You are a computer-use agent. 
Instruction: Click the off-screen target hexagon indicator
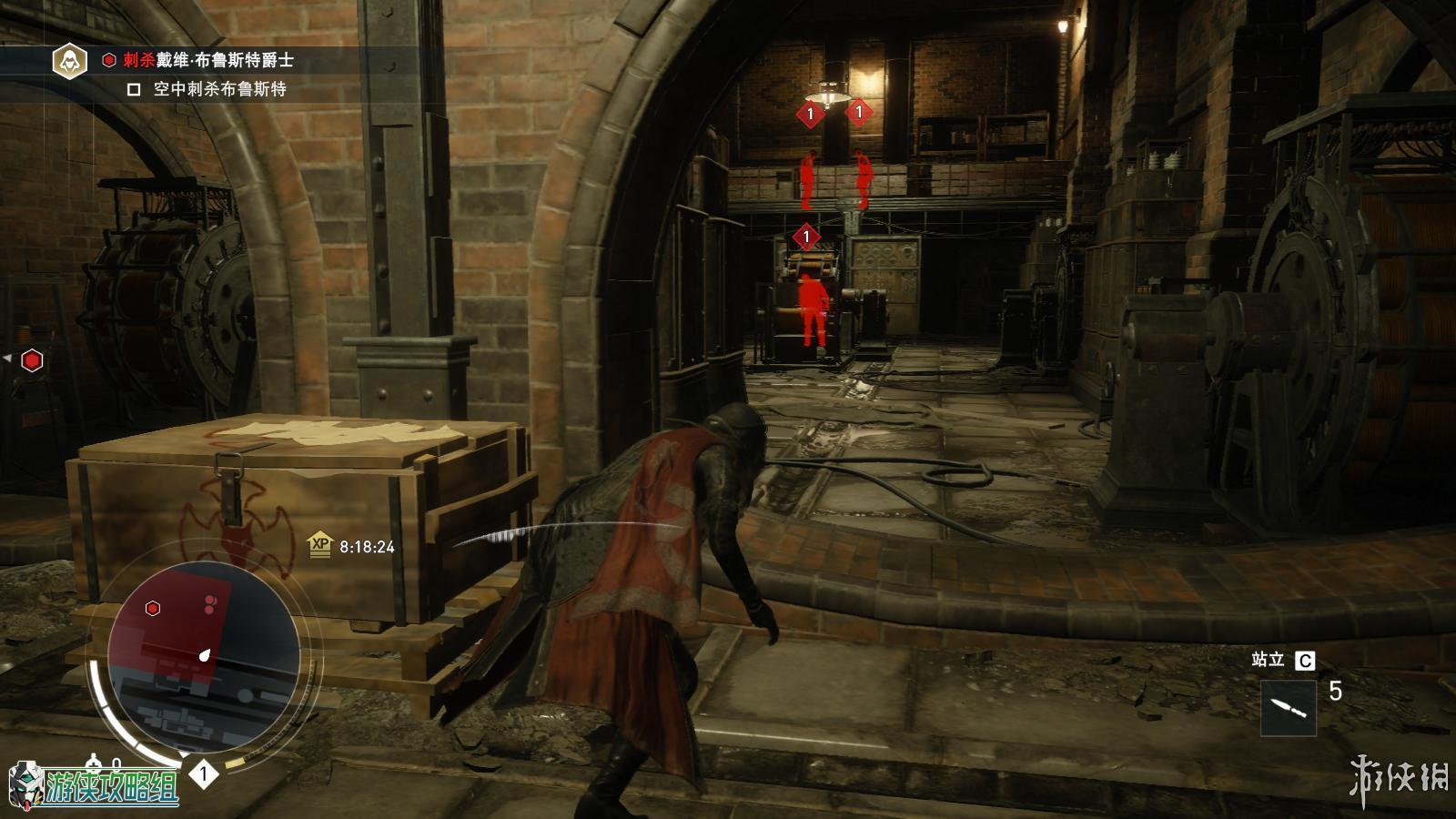[x=32, y=360]
